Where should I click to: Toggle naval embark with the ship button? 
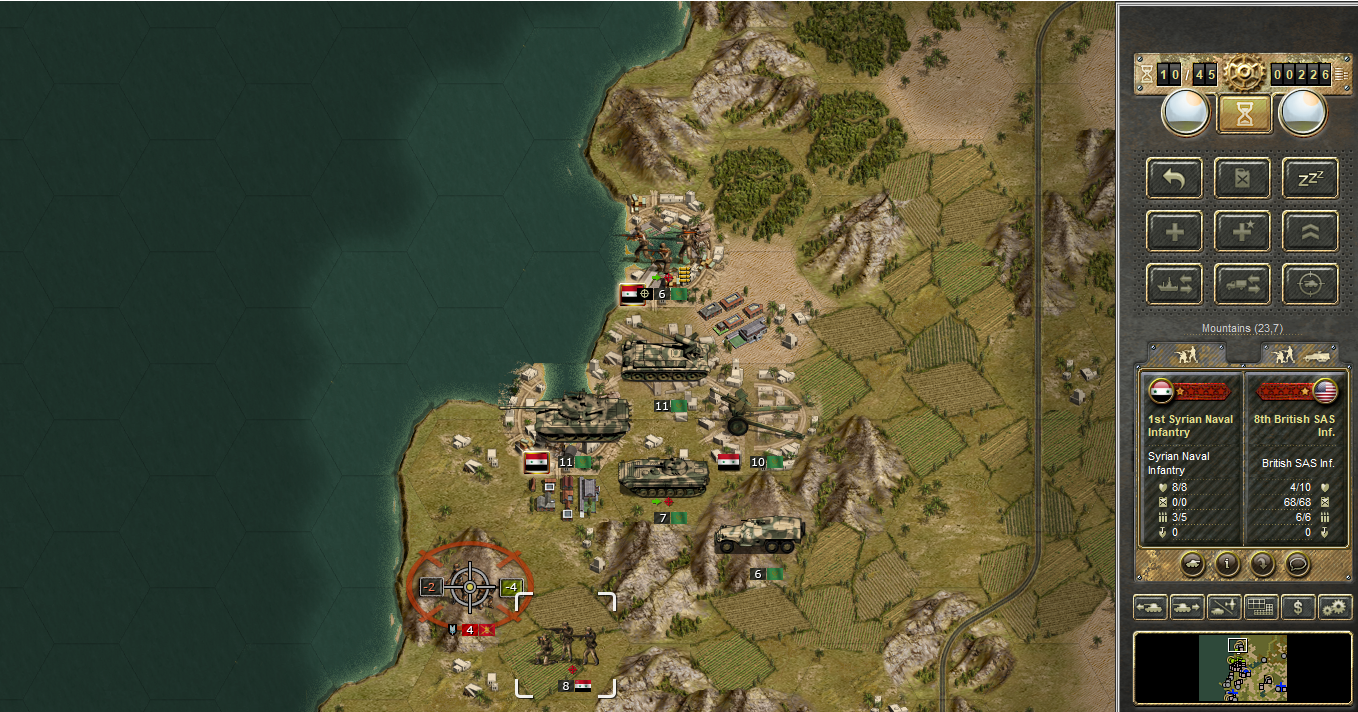pos(1175,284)
